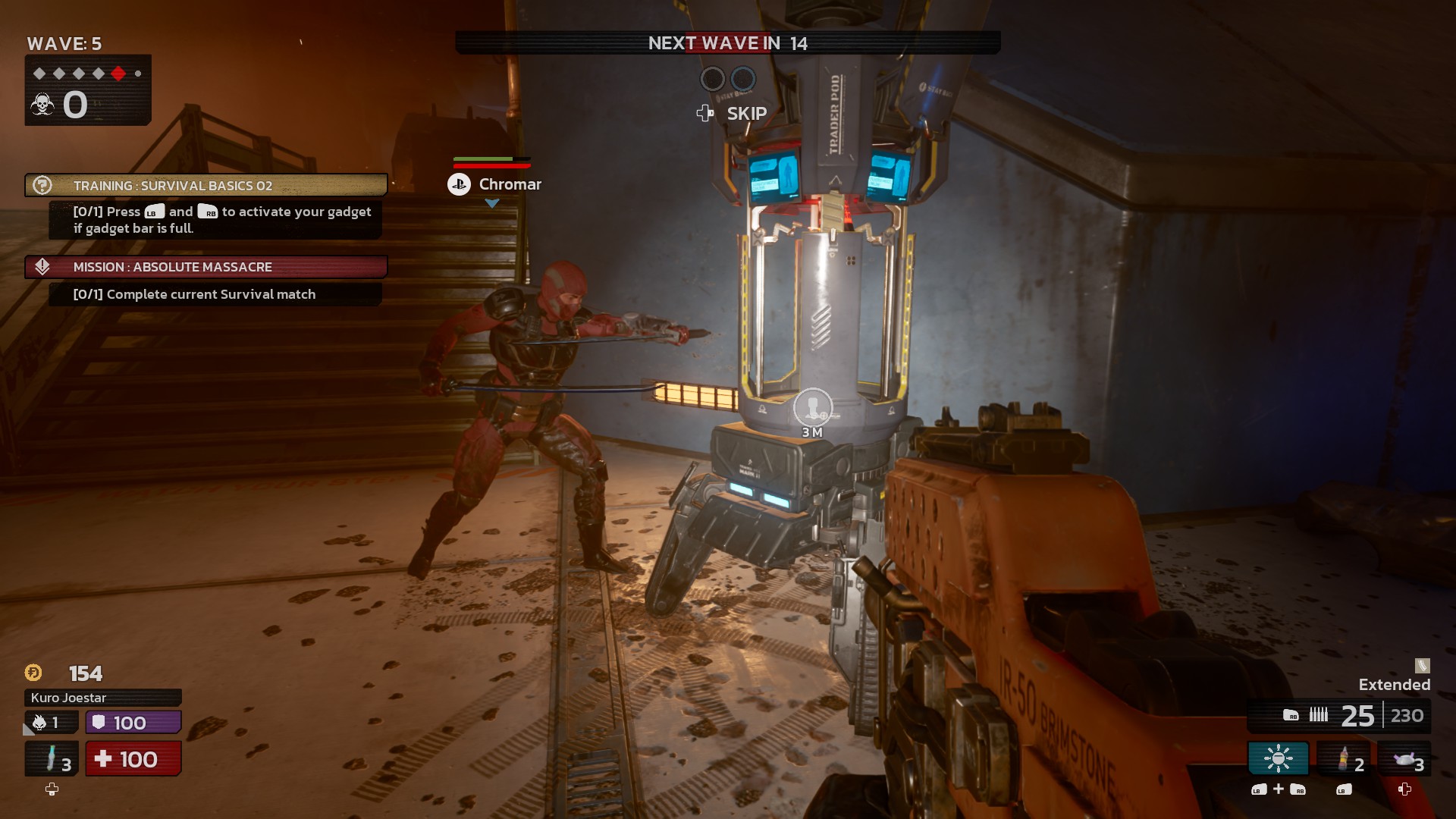Viewport: 1456px width, 819px height.
Task: Skip the wave countdown
Action: pos(732,114)
